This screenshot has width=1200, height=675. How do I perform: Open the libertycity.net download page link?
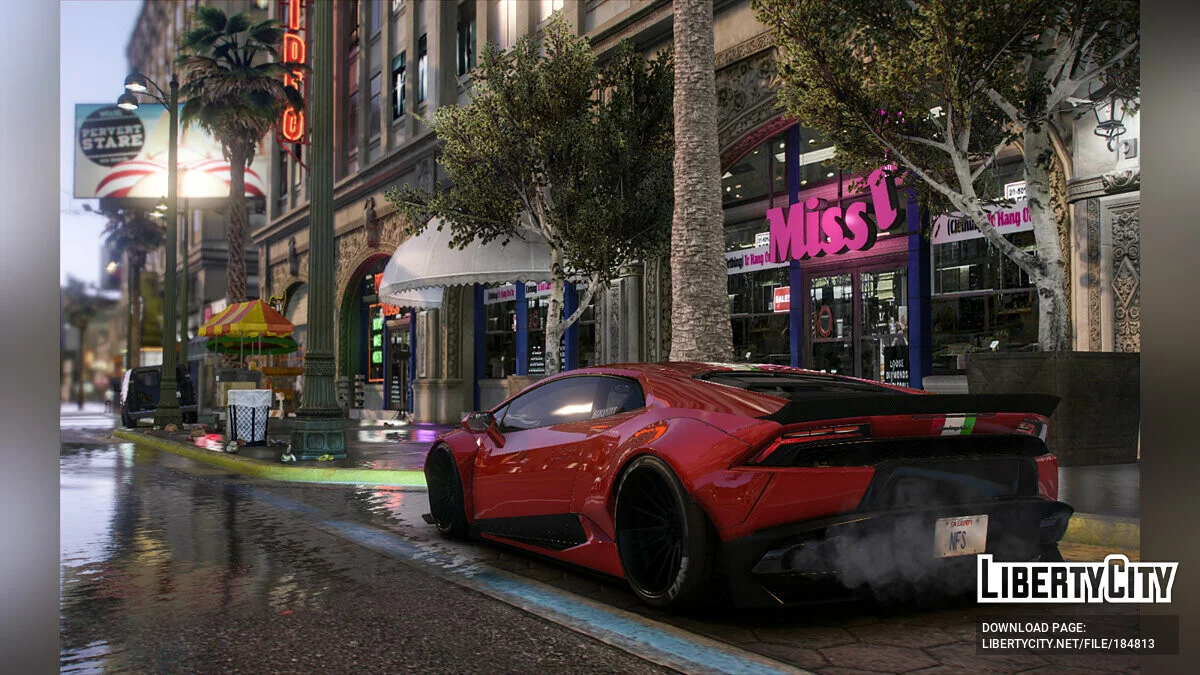pos(1068,643)
